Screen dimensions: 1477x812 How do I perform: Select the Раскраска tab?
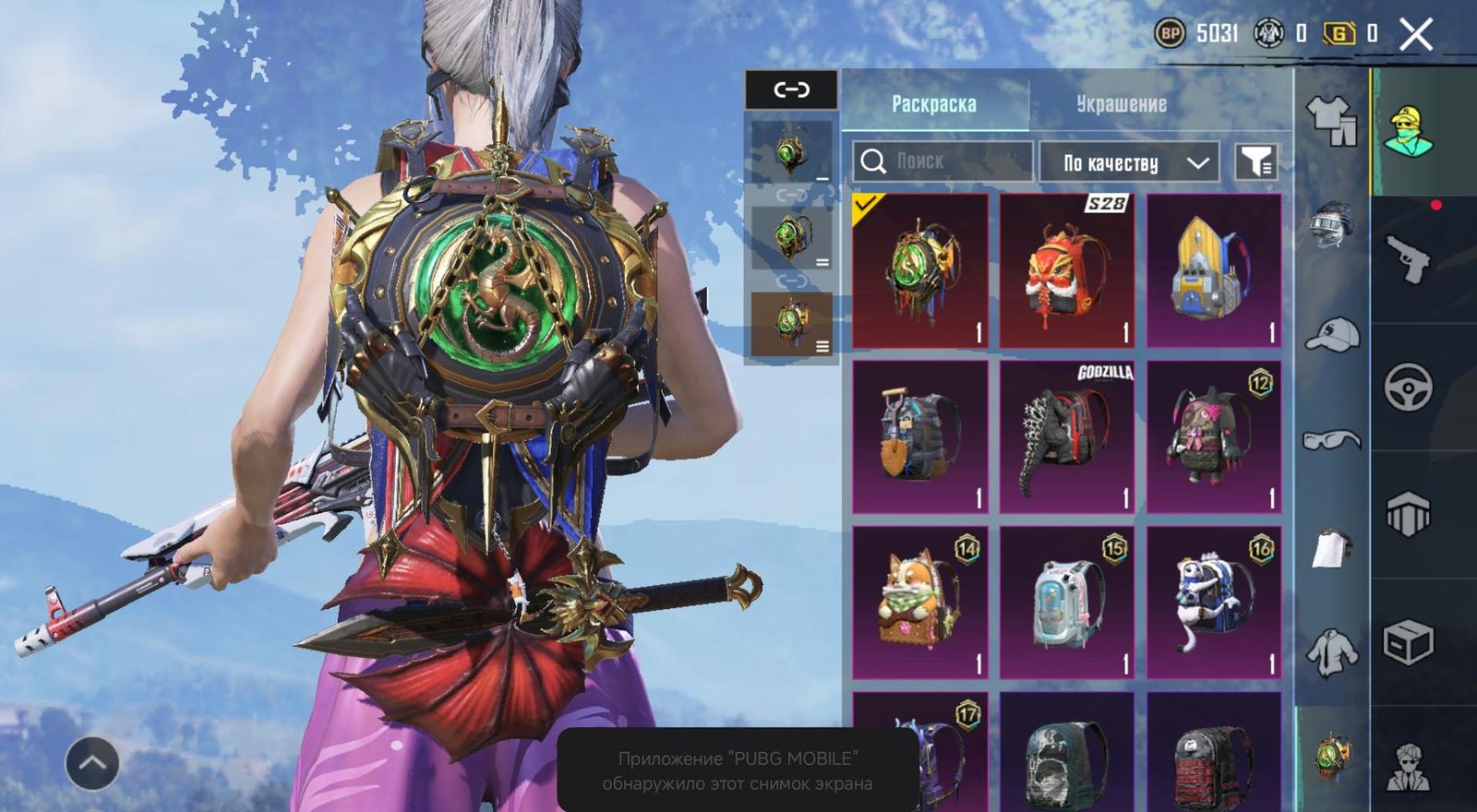coord(934,104)
